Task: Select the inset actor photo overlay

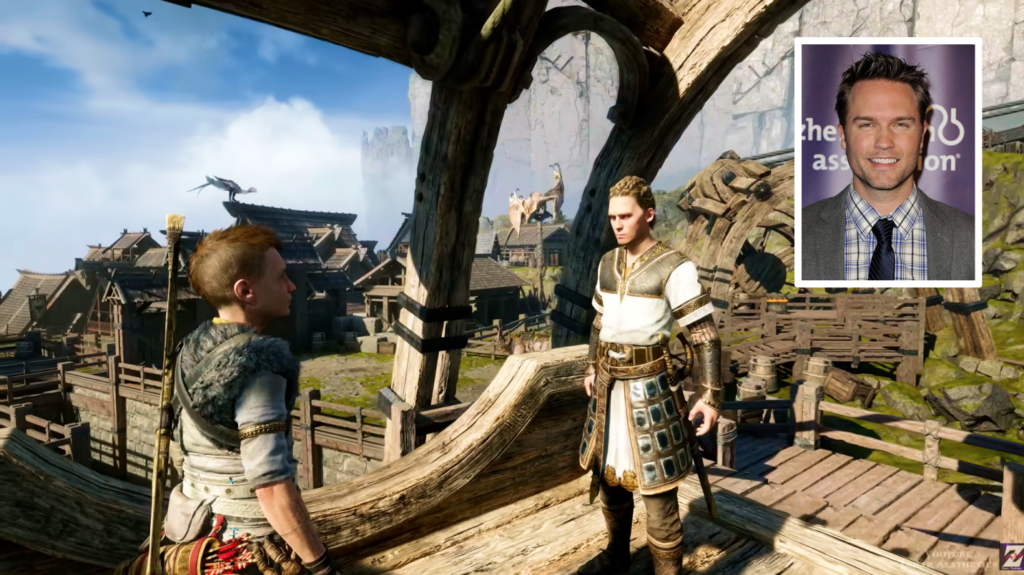Action: point(888,162)
